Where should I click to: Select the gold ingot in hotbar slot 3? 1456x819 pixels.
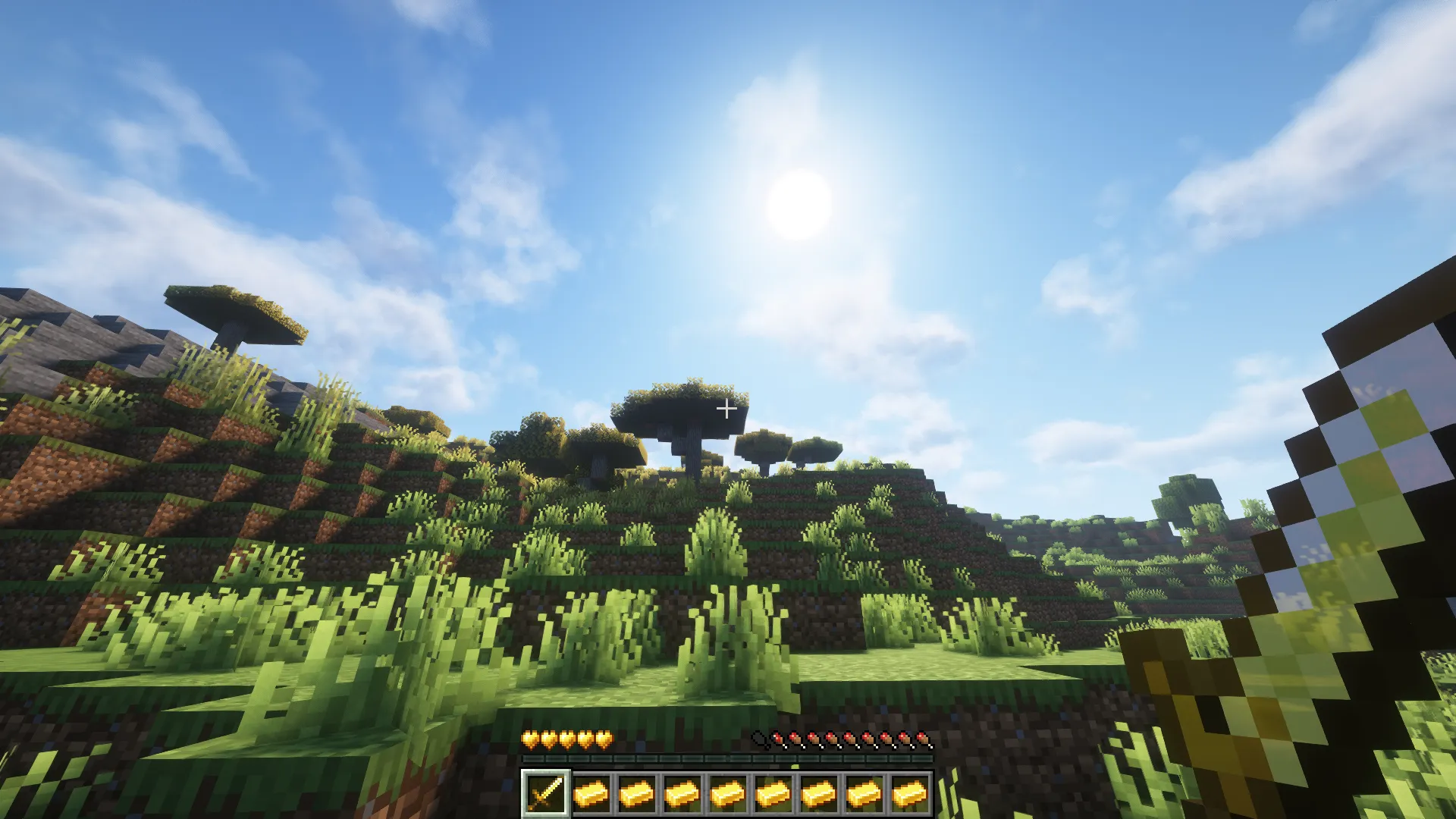tap(635, 791)
